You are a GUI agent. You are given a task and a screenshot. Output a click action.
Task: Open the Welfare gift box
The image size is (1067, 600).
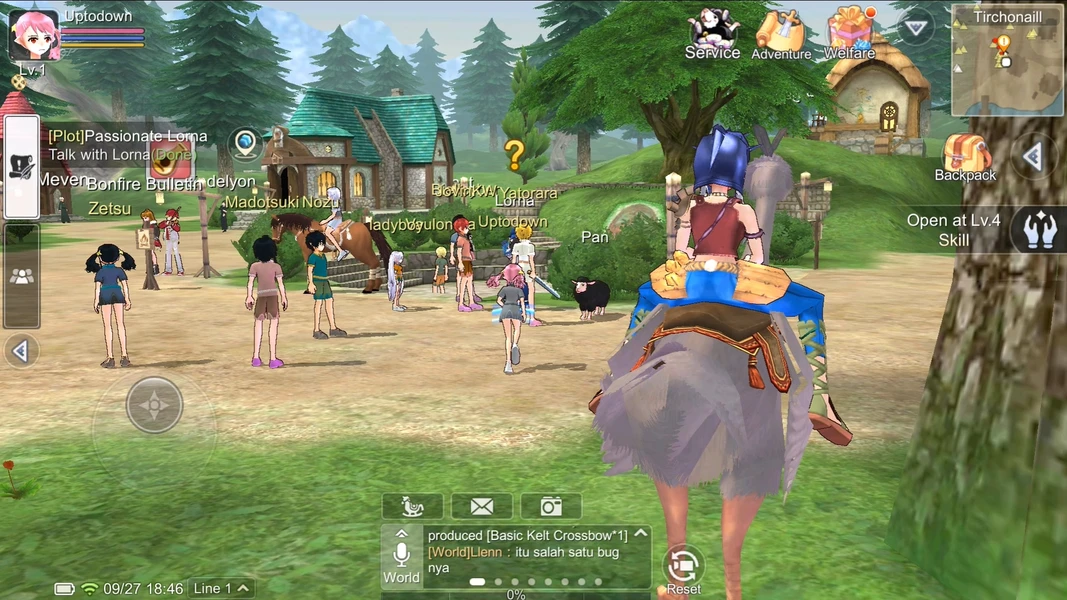point(850,33)
